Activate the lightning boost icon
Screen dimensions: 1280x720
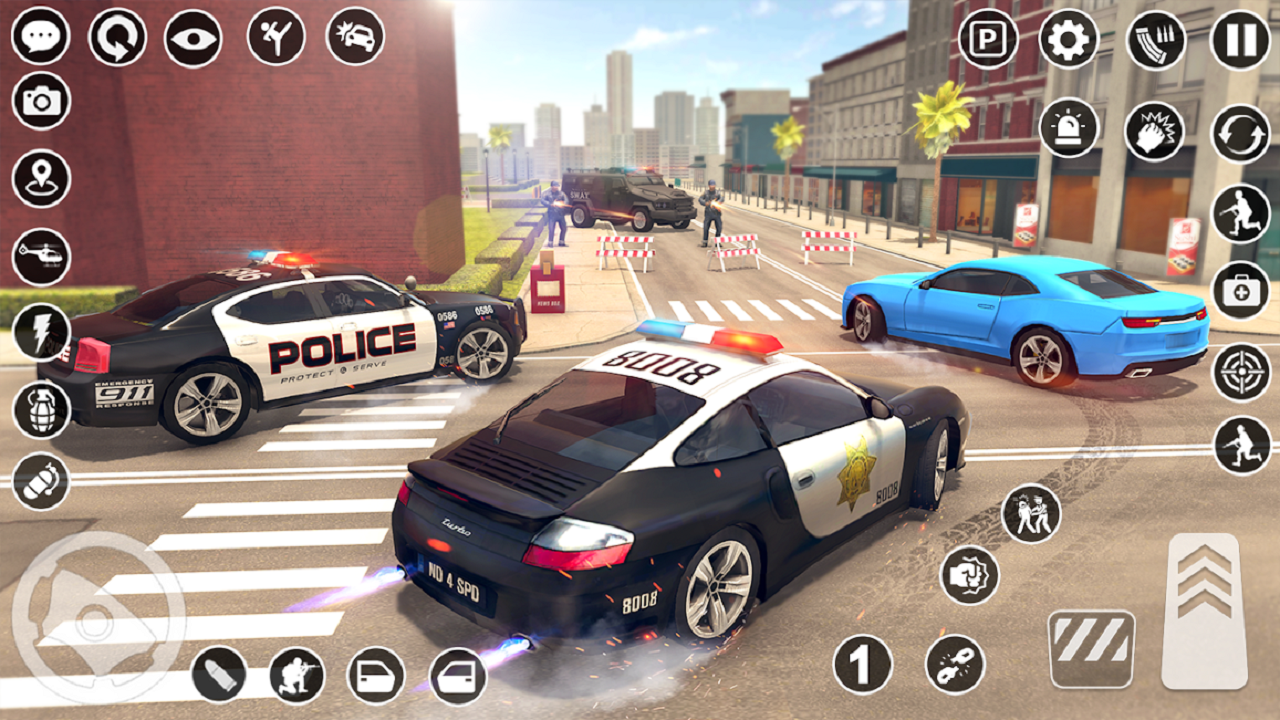point(37,330)
